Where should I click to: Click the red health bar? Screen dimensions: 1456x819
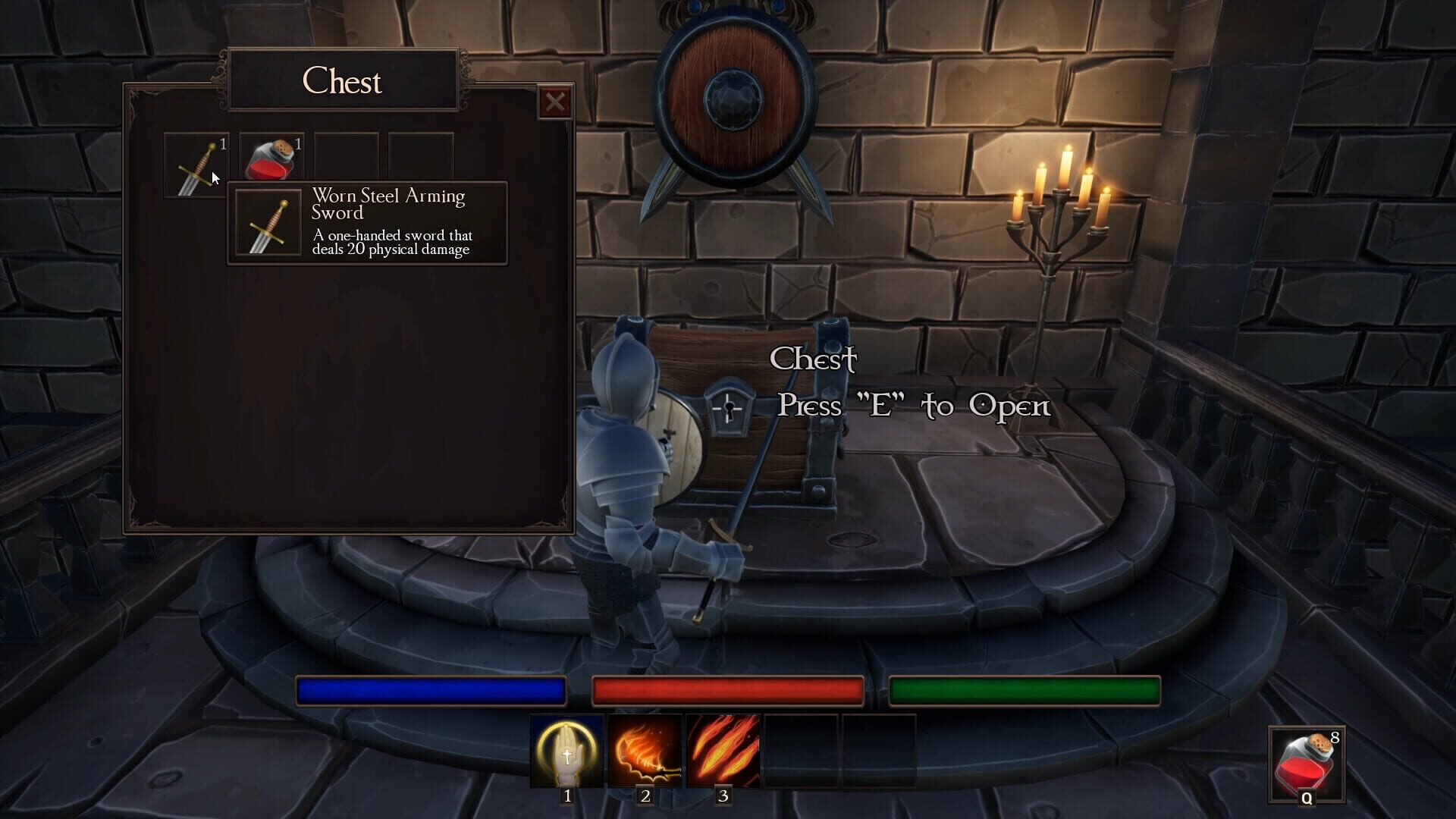[x=726, y=691]
